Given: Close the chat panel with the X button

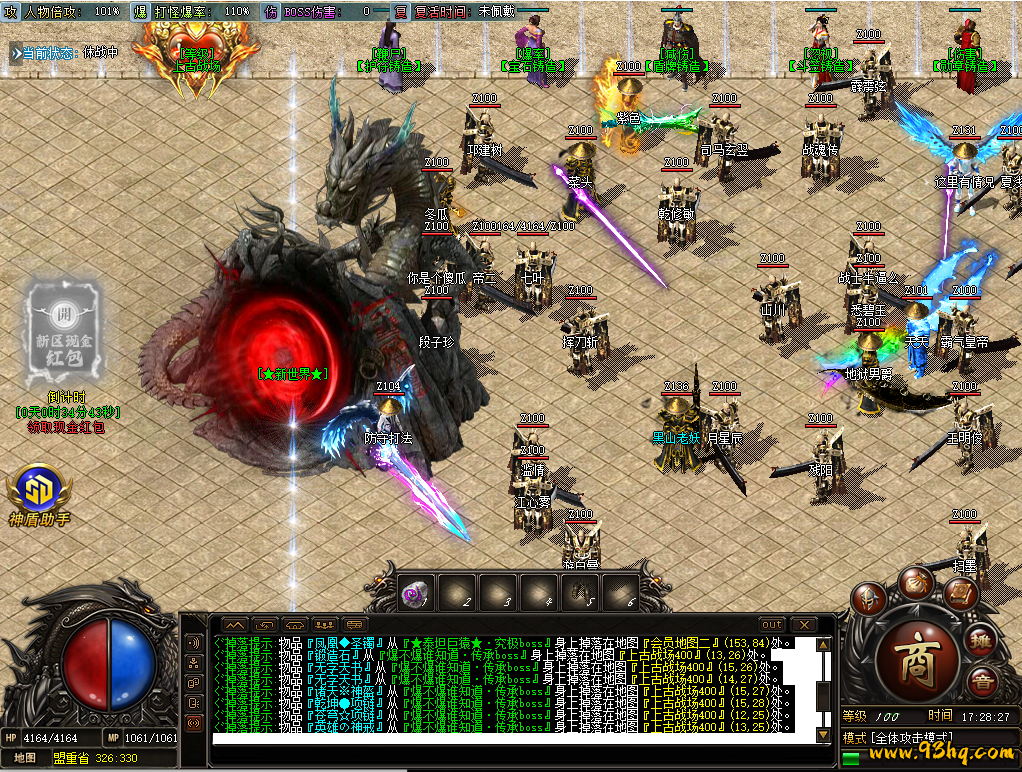Looking at the screenshot, I should pyautogui.click(x=803, y=624).
